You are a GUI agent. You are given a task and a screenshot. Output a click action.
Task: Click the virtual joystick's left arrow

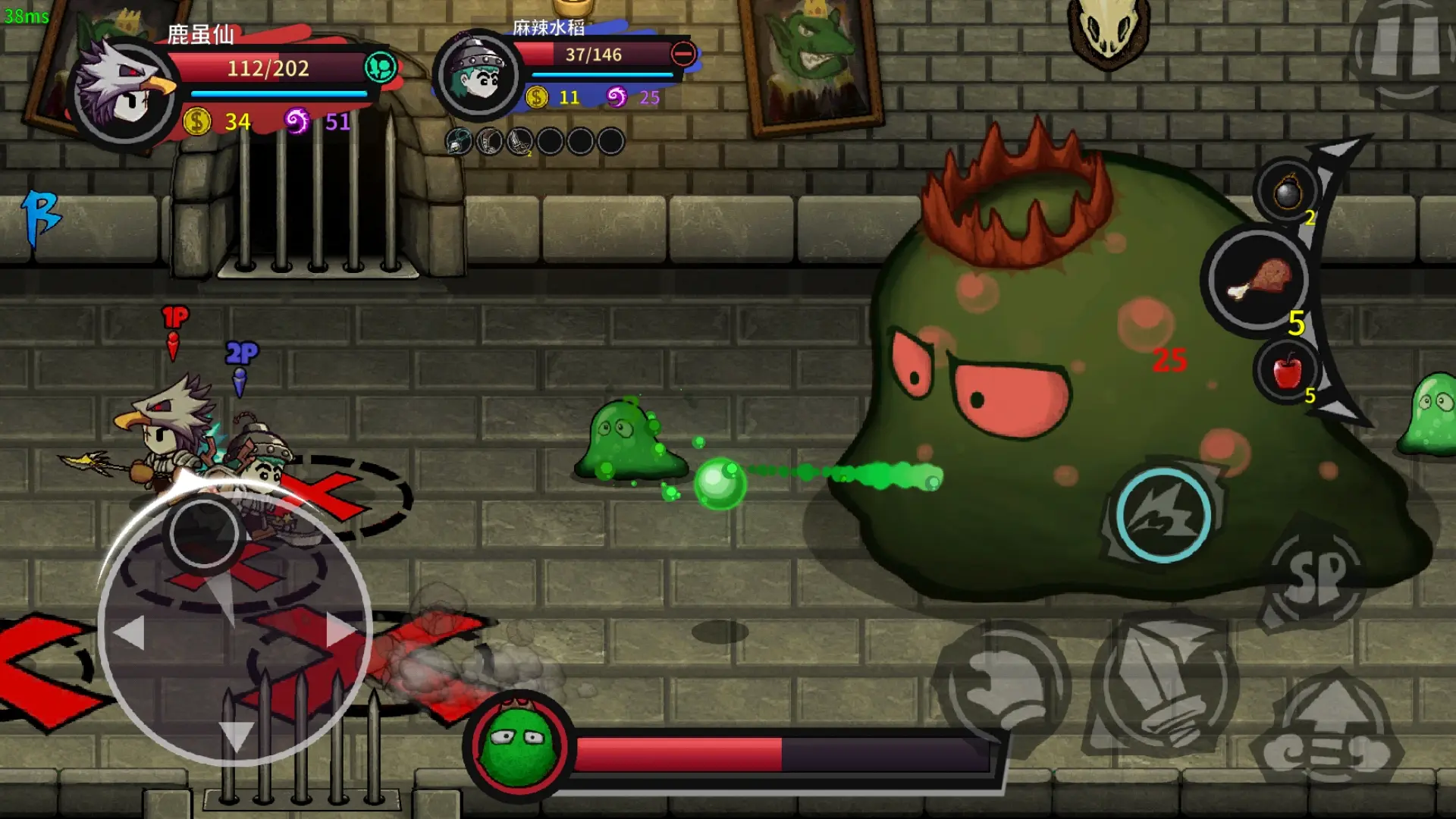130,631
